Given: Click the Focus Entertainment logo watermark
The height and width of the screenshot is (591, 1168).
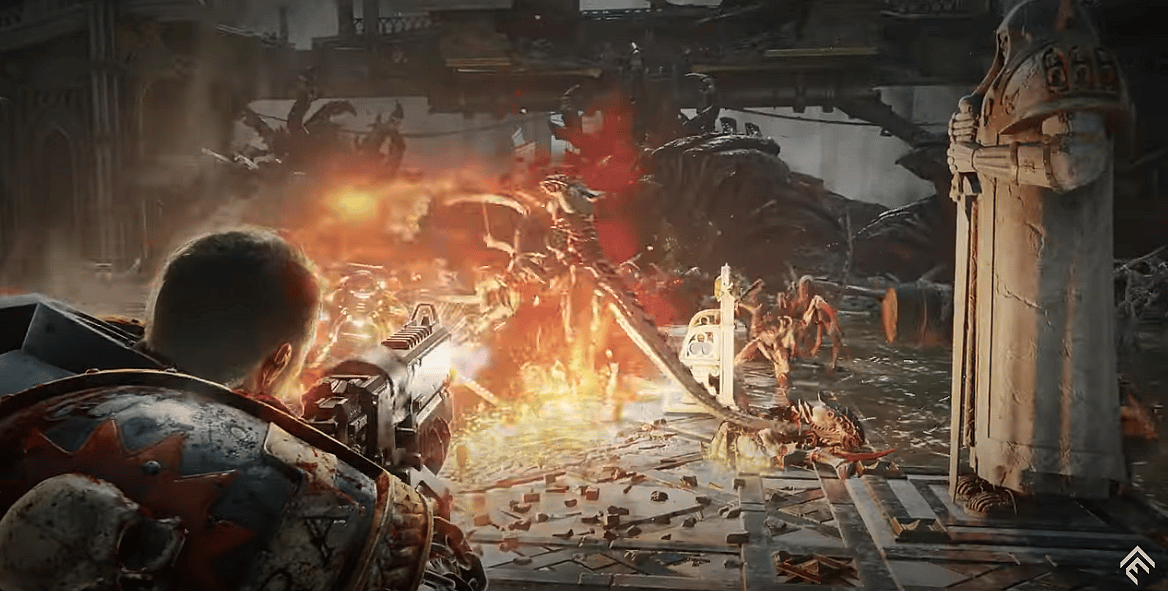Looking at the screenshot, I should [1137, 561].
